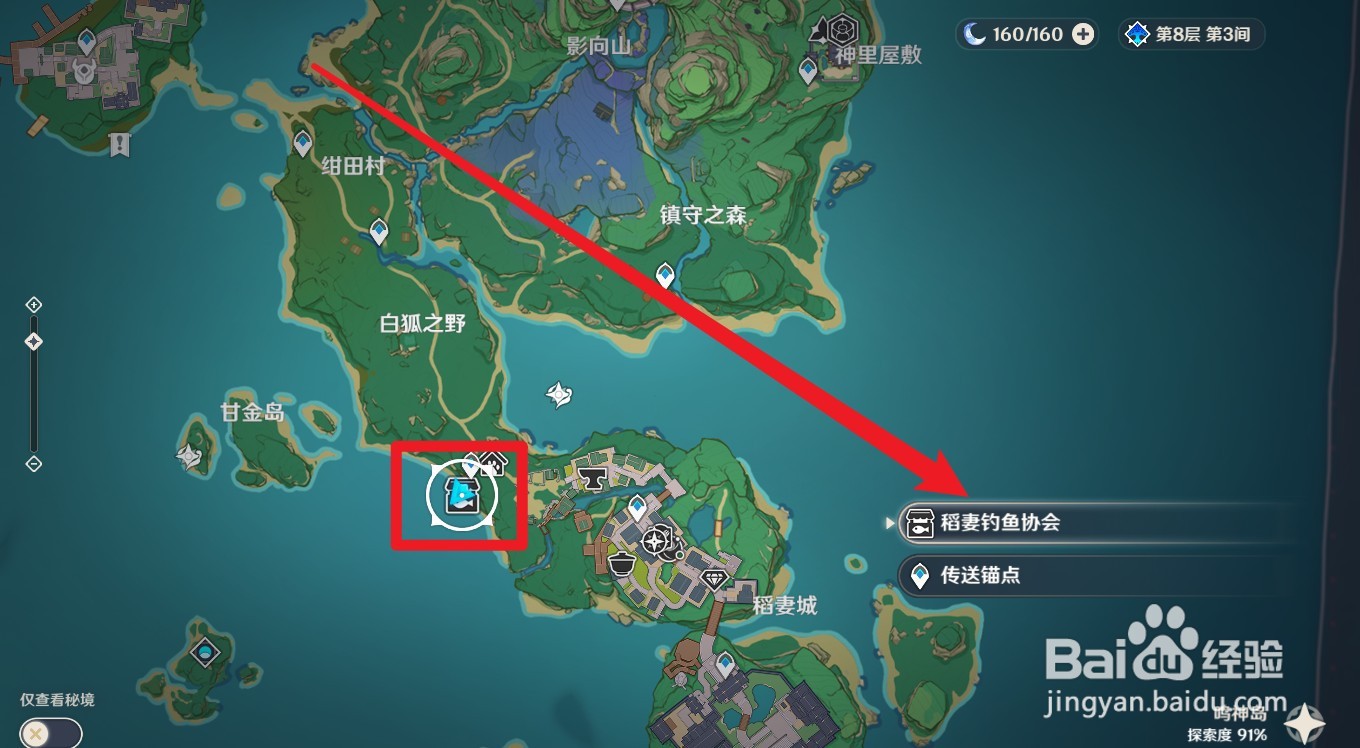Select the souvenir shop diamond icon near 稻妻城
Screen dimensions: 1360x748
click(x=716, y=578)
